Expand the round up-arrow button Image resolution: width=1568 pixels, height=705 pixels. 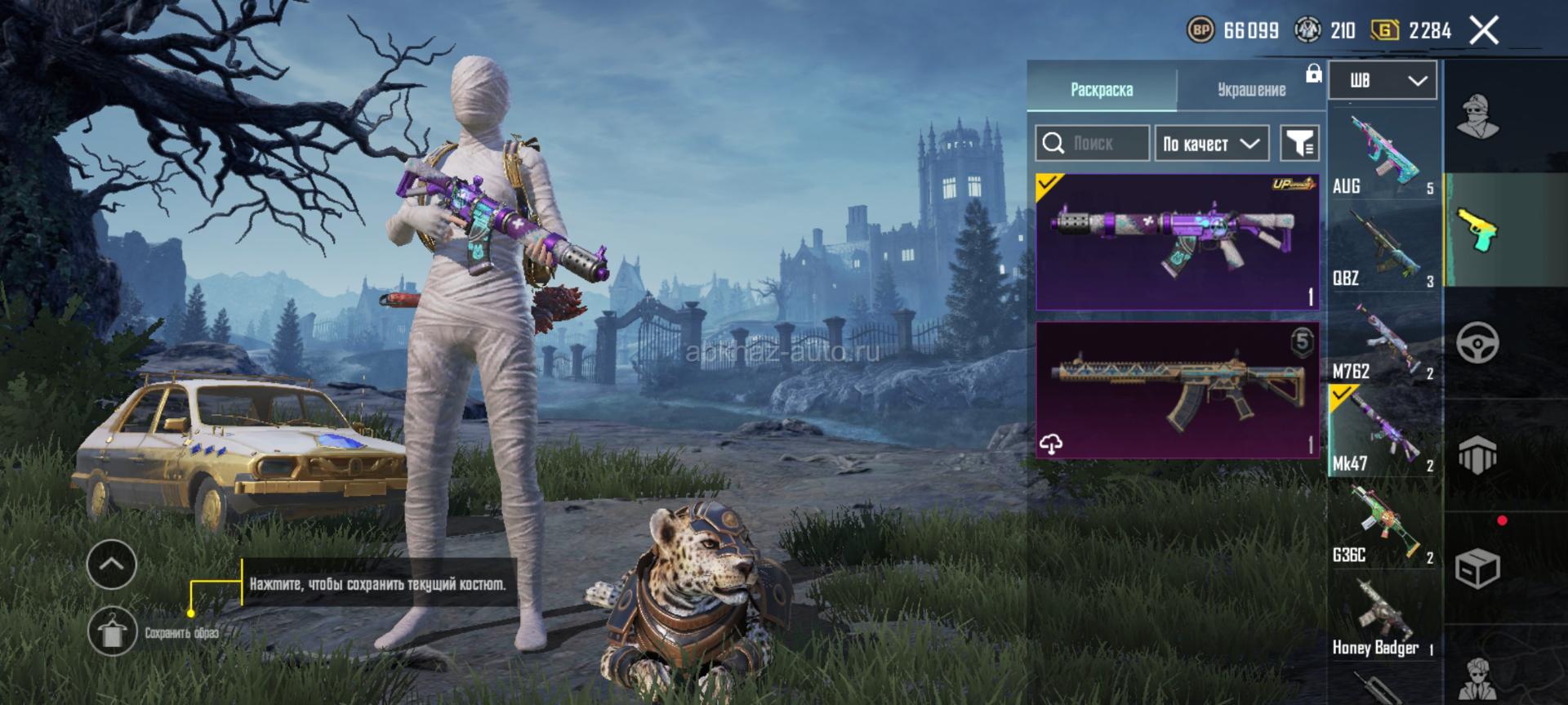(112, 564)
